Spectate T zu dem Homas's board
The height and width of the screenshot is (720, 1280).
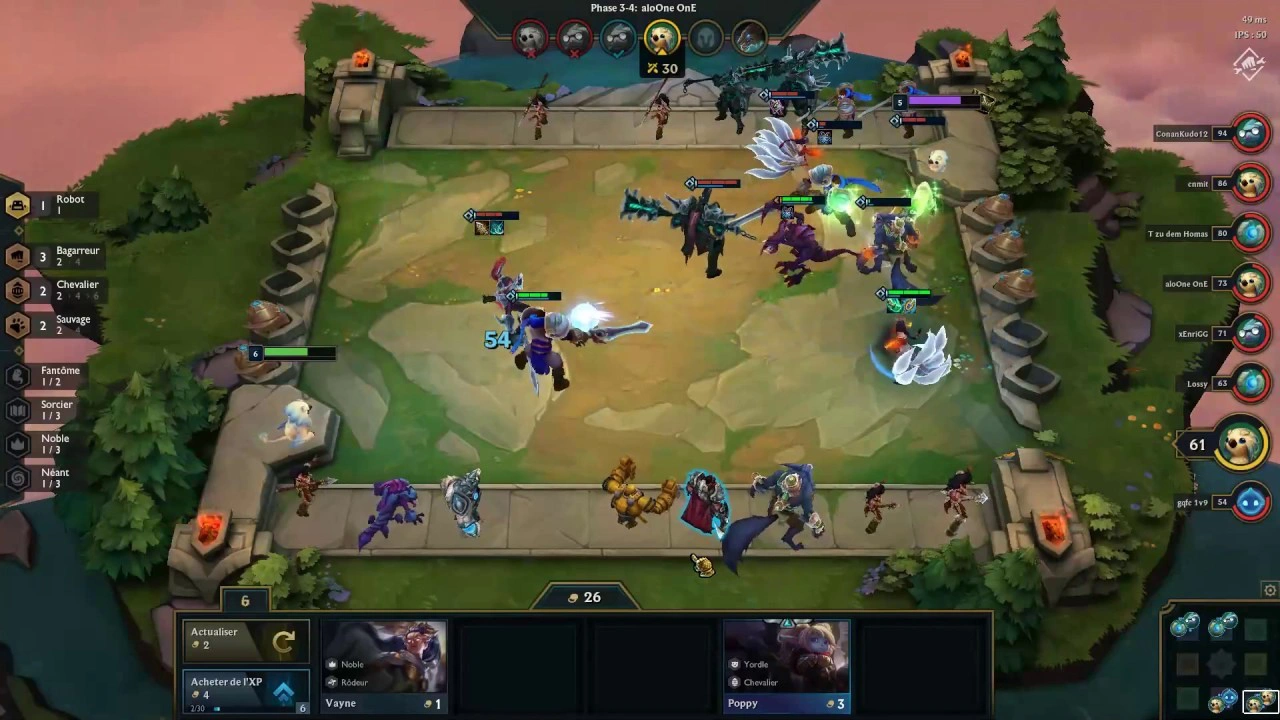(1250, 233)
